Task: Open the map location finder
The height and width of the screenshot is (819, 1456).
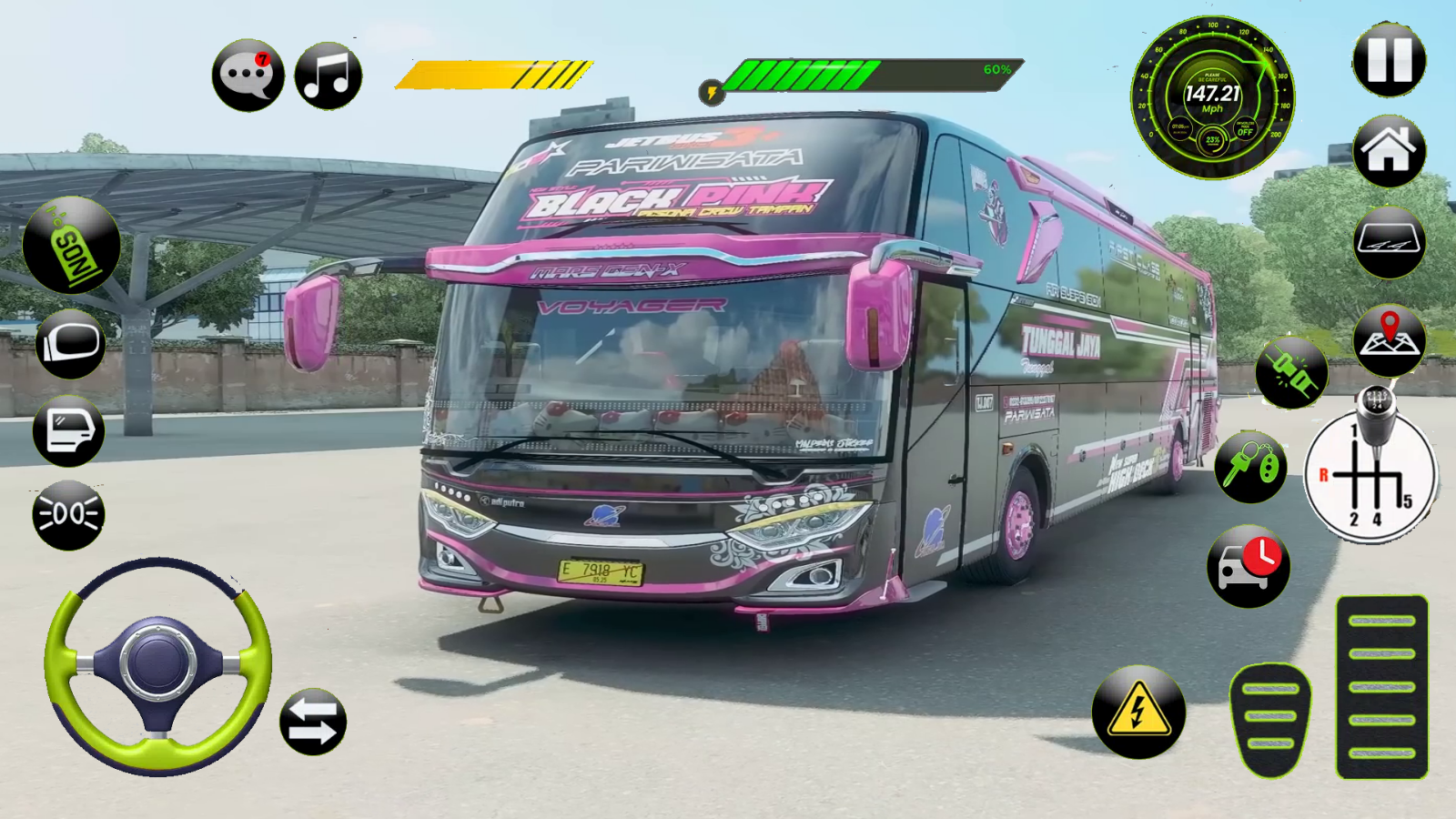Action: point(1390,337)
